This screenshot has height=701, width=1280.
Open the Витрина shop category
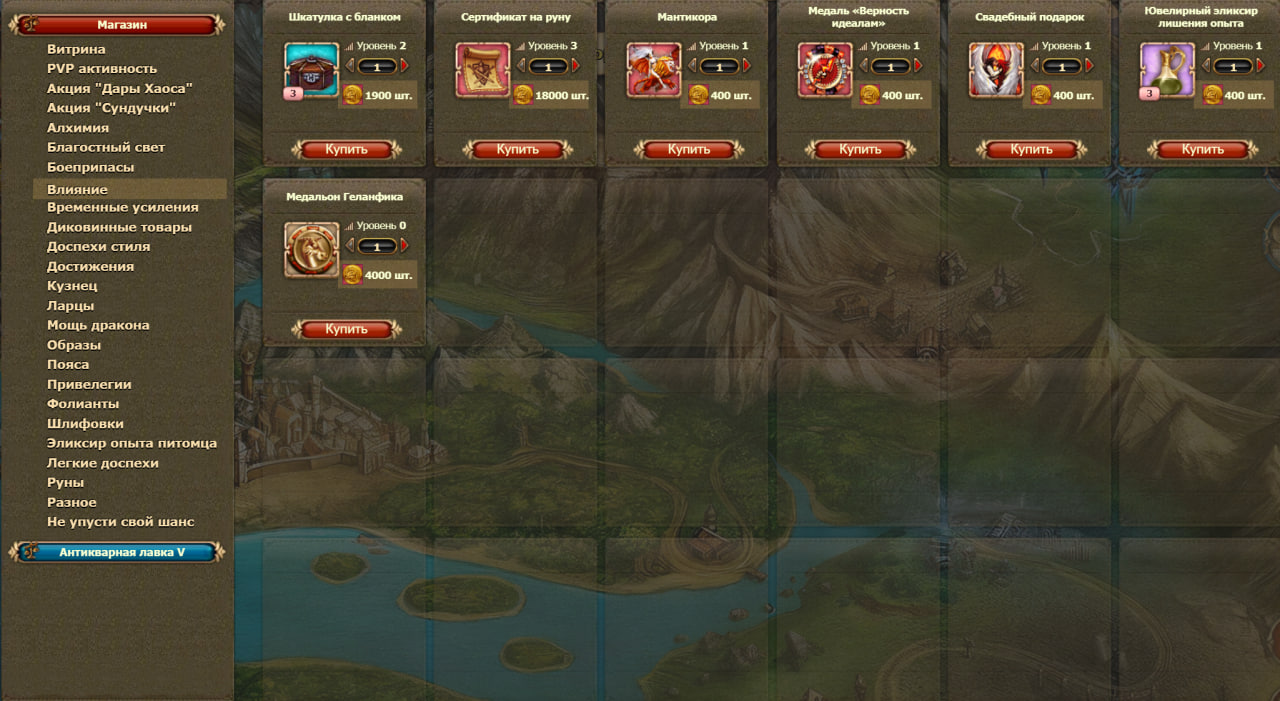76,49
